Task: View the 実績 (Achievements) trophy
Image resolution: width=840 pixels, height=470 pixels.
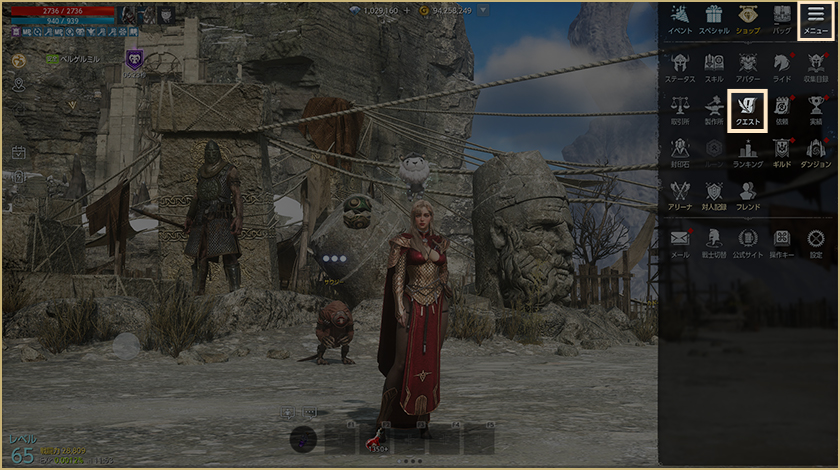Action: (816, 110)
